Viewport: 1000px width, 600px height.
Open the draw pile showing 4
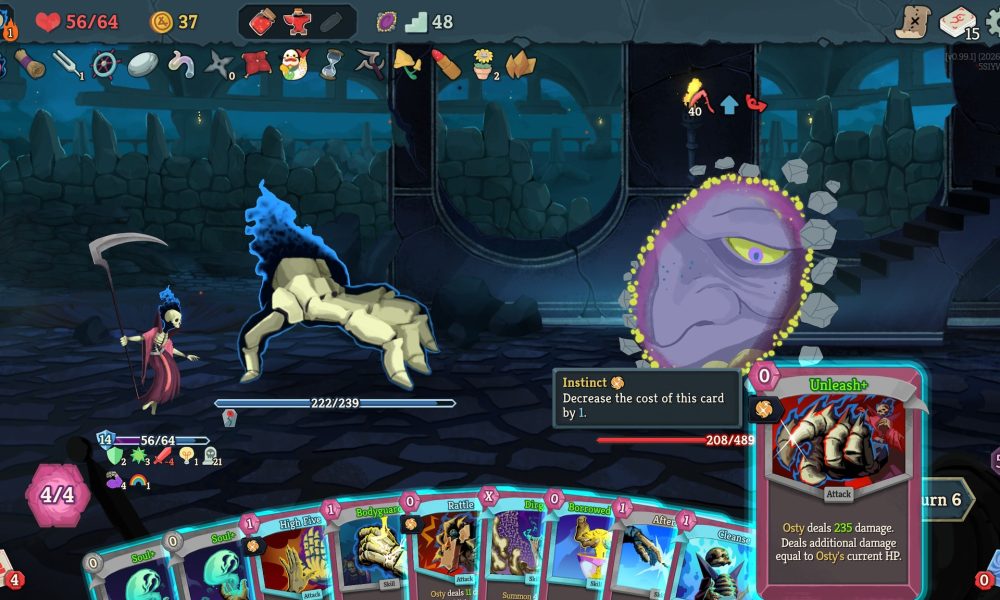[x=8, y=570]
